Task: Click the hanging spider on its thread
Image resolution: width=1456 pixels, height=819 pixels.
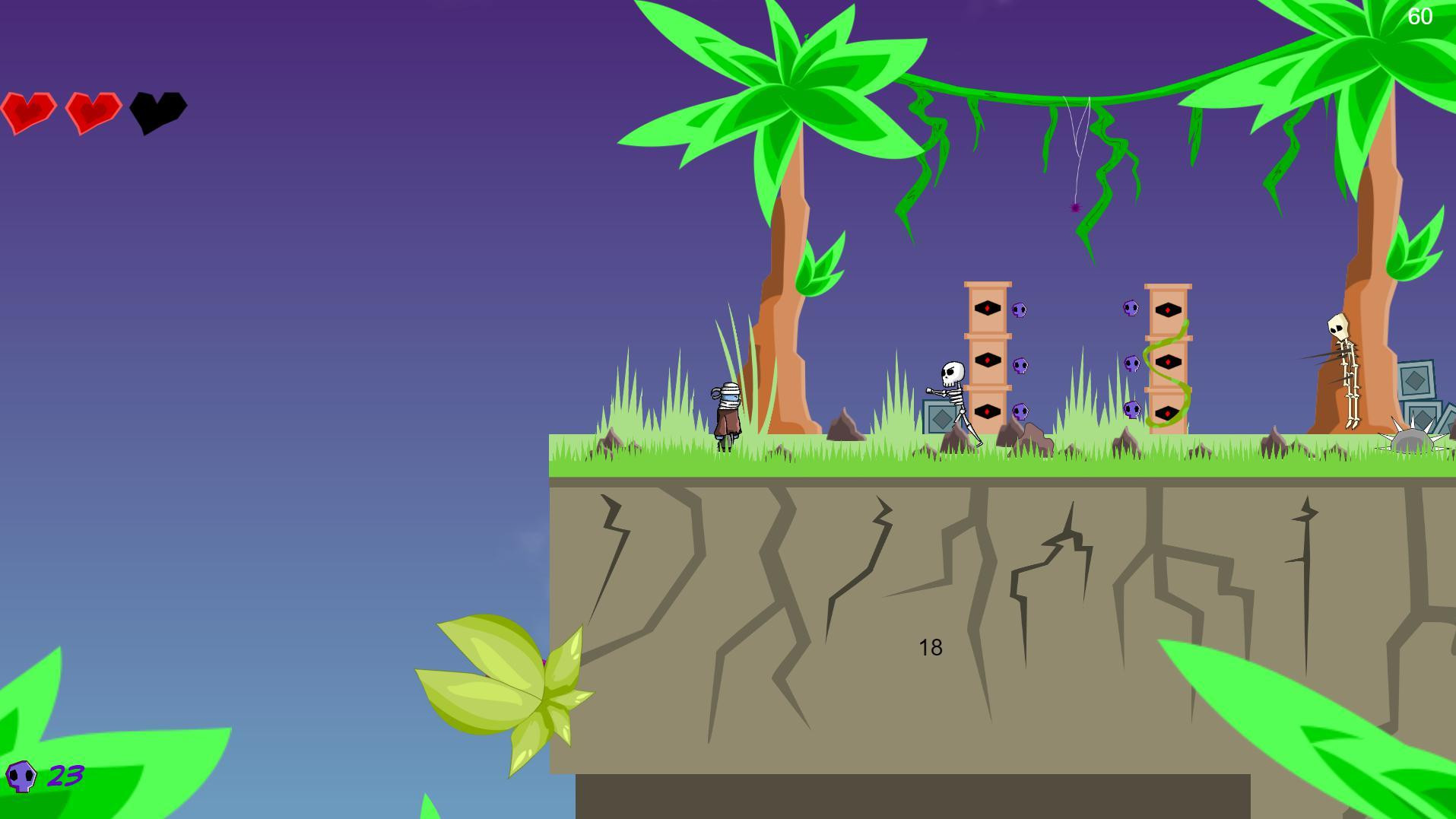Action: click(x=1074, y=207)
